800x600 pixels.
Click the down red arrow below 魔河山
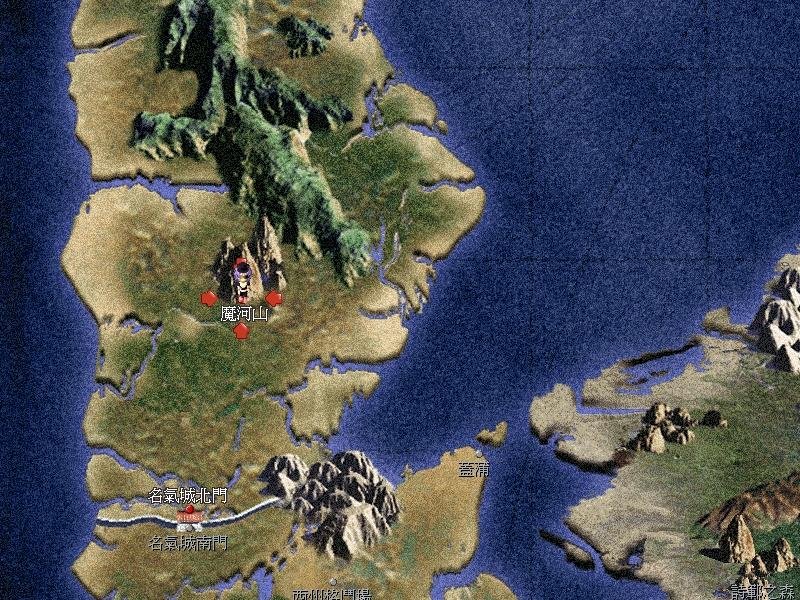(241, 331)
